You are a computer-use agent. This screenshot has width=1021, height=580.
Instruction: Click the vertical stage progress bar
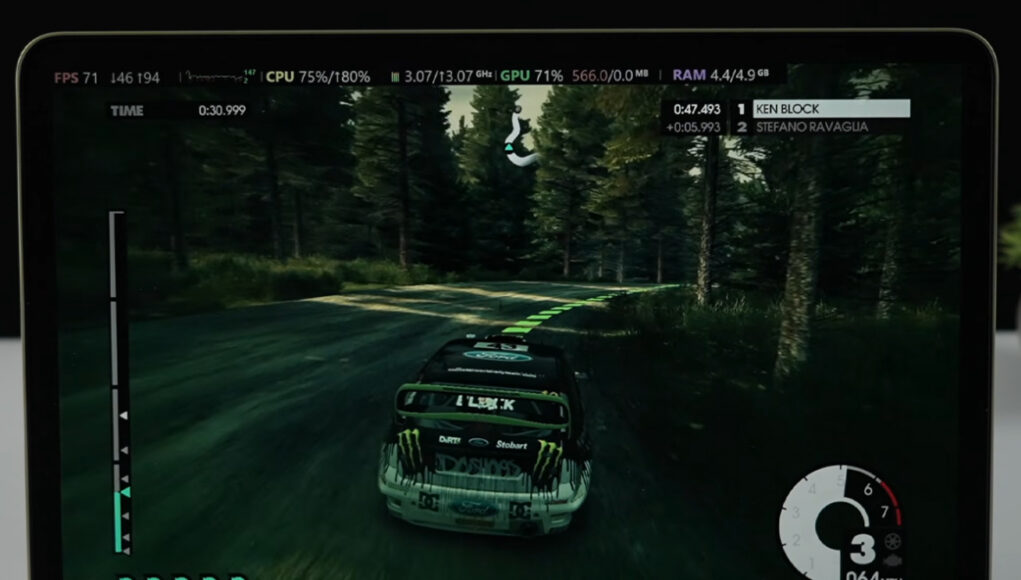click(118, 380)
